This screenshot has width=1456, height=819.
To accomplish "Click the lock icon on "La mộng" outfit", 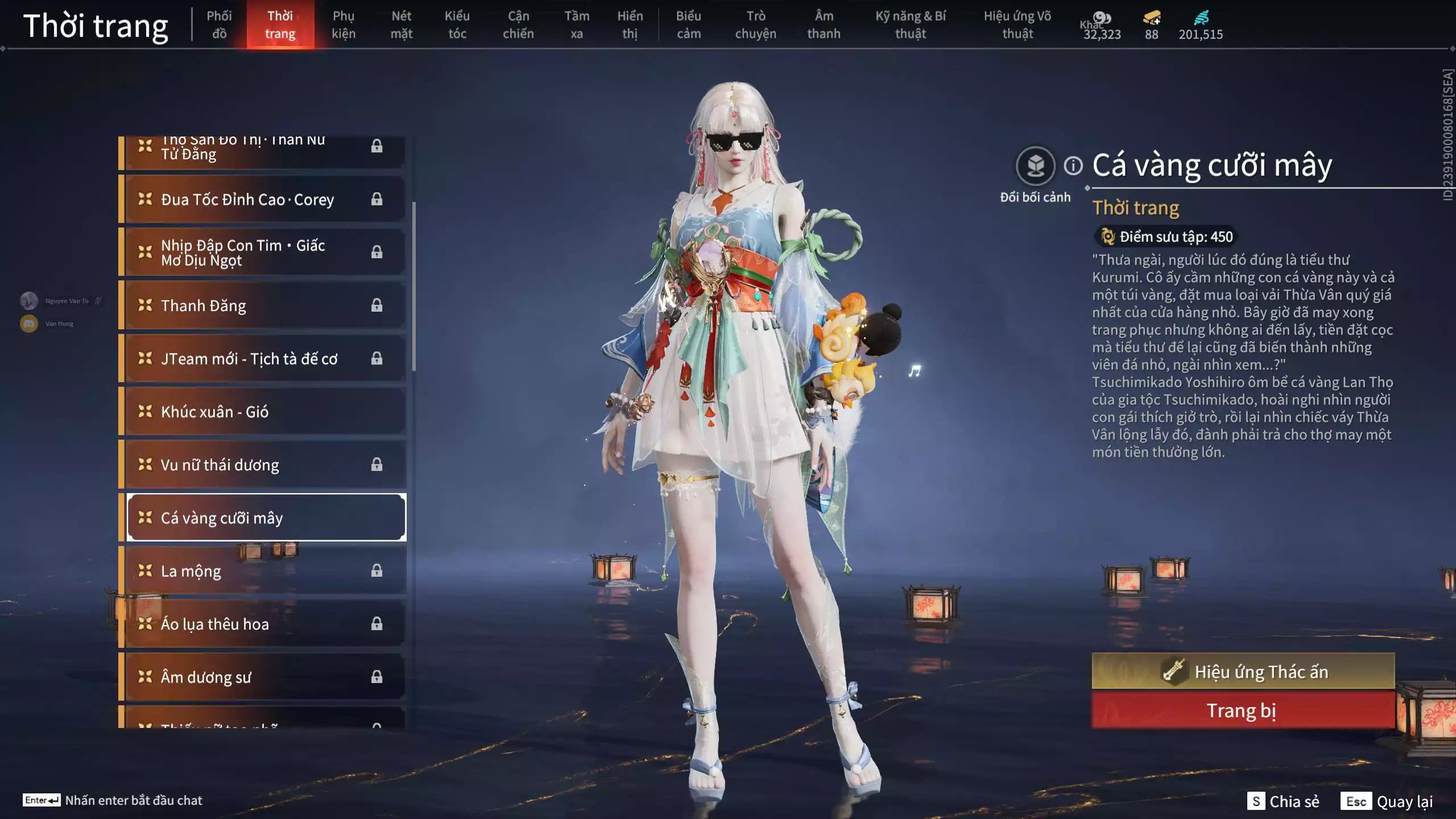I will [x=377, y=570].
